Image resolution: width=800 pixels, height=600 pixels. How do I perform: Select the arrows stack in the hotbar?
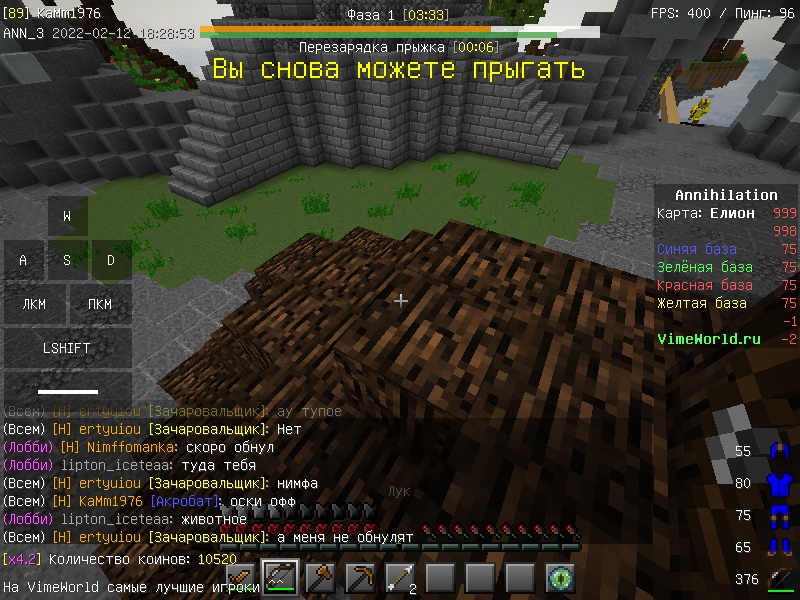400,578
